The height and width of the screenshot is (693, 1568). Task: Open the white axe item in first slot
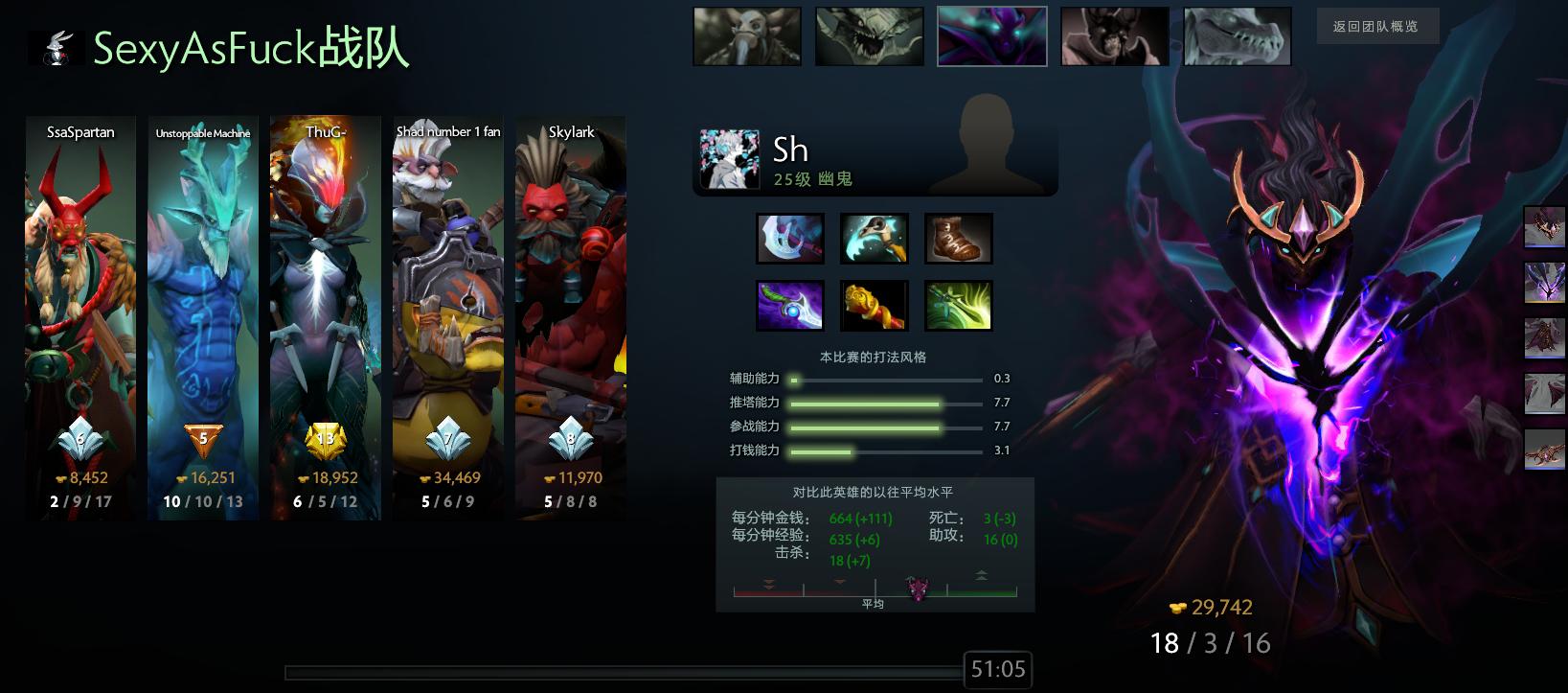pos(790,238)
